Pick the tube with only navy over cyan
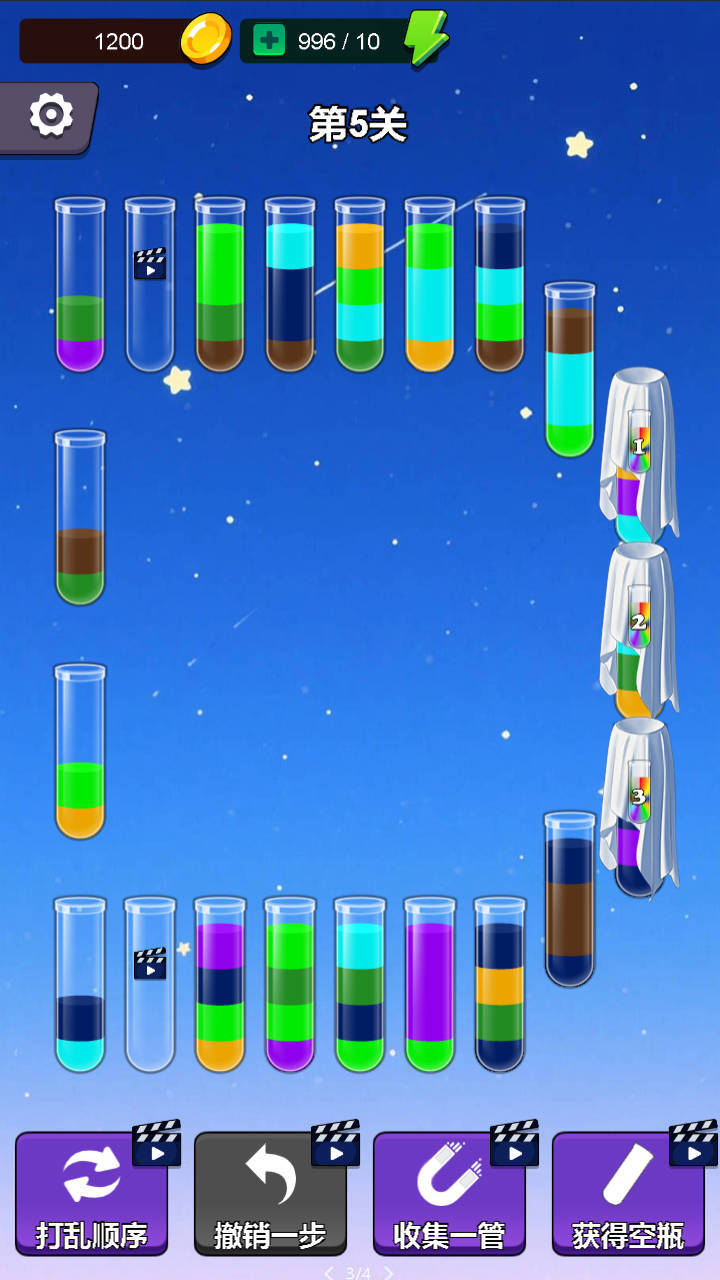The image size is (720, 1280). coord(80,988)
